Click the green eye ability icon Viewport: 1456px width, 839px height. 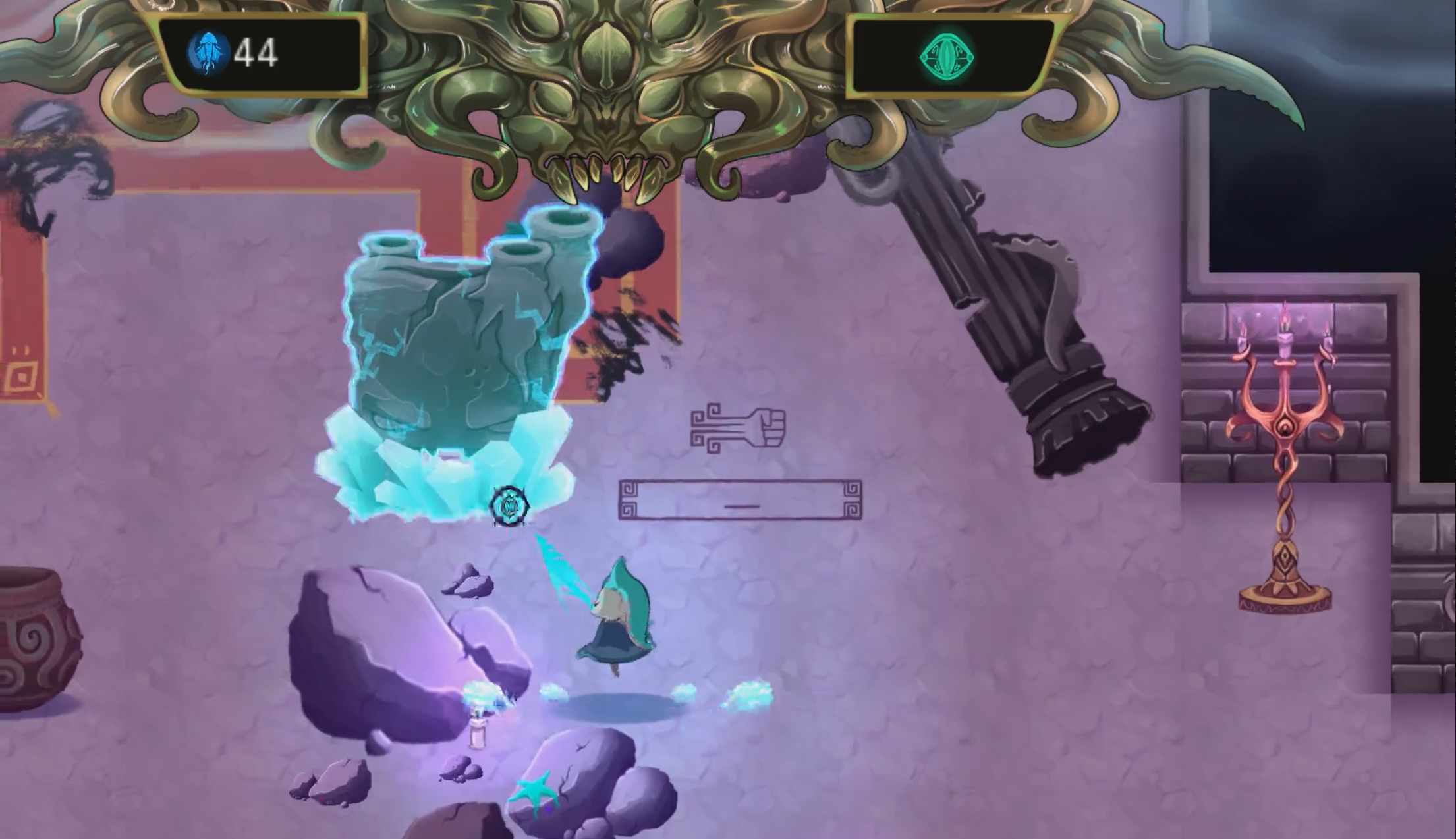948,56
